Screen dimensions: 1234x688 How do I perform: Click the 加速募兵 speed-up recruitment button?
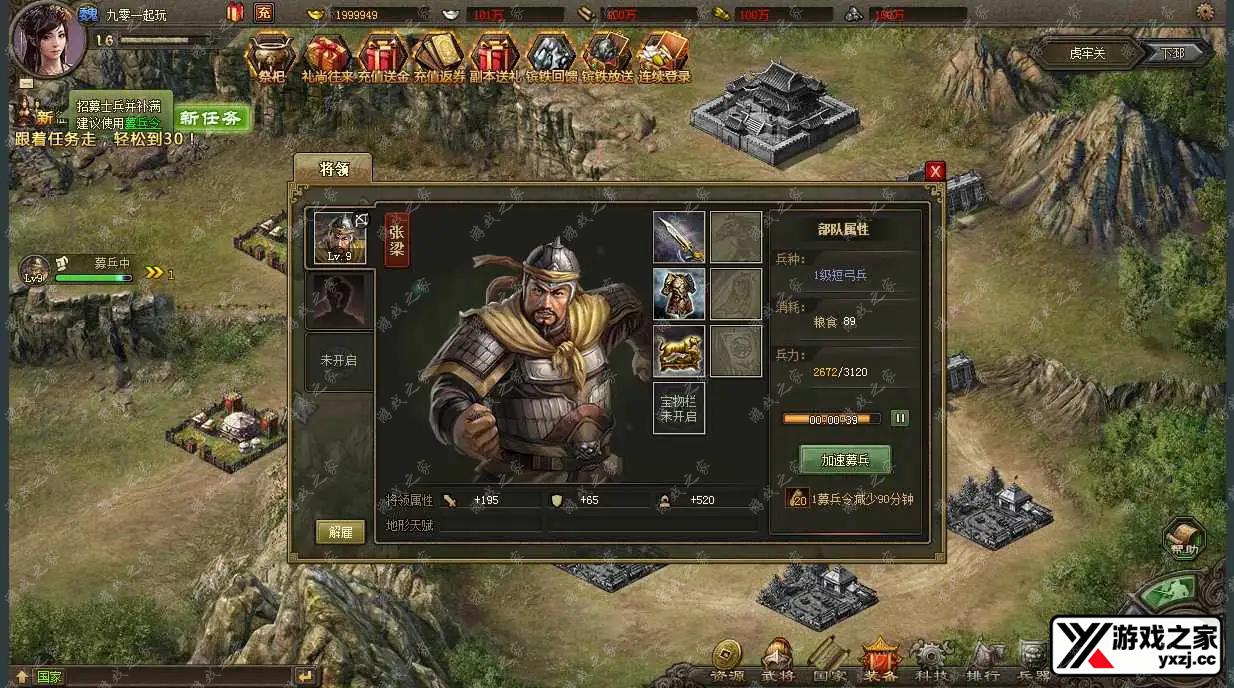pyautogui.click(x=845, y=460)
